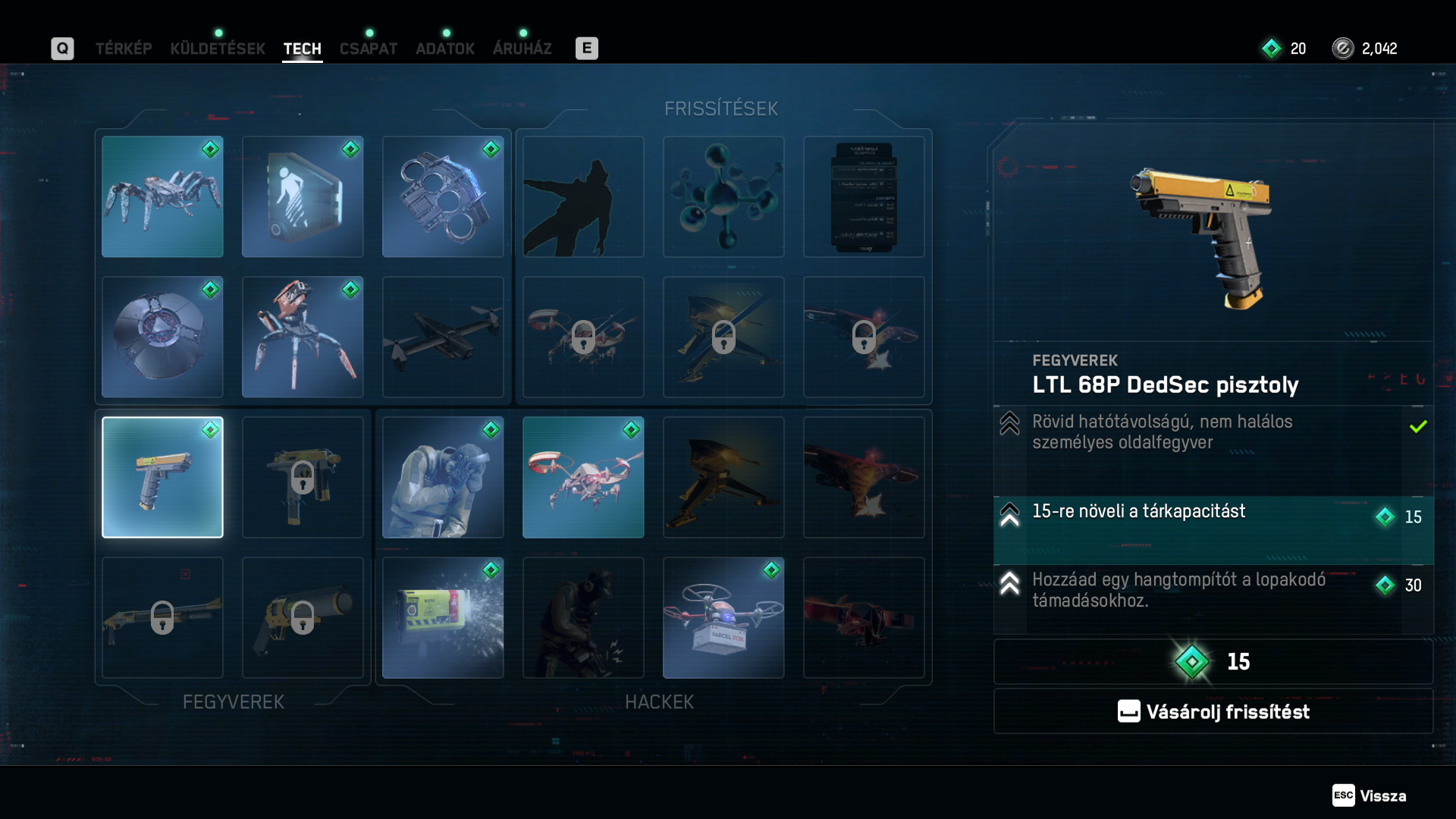Select the spiderbot upgrade tile
The height and width of the screenshot is (819, 1456).
(162, 196)
